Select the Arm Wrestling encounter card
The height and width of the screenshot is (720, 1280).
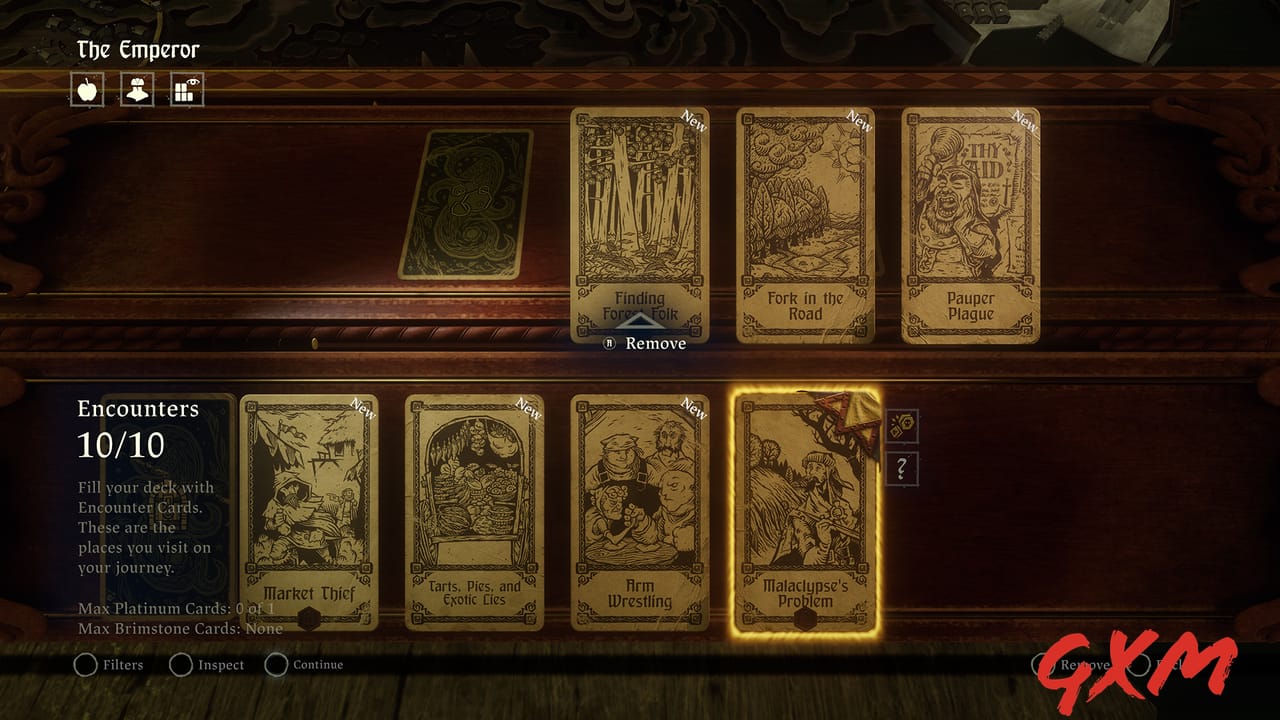638,510
